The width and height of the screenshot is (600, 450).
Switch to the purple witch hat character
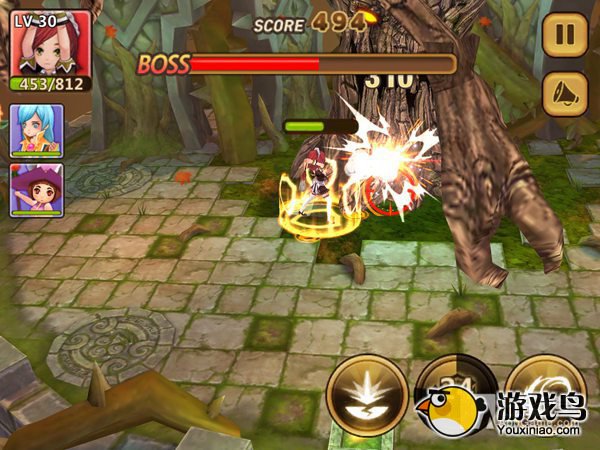[x=37, y=187]
